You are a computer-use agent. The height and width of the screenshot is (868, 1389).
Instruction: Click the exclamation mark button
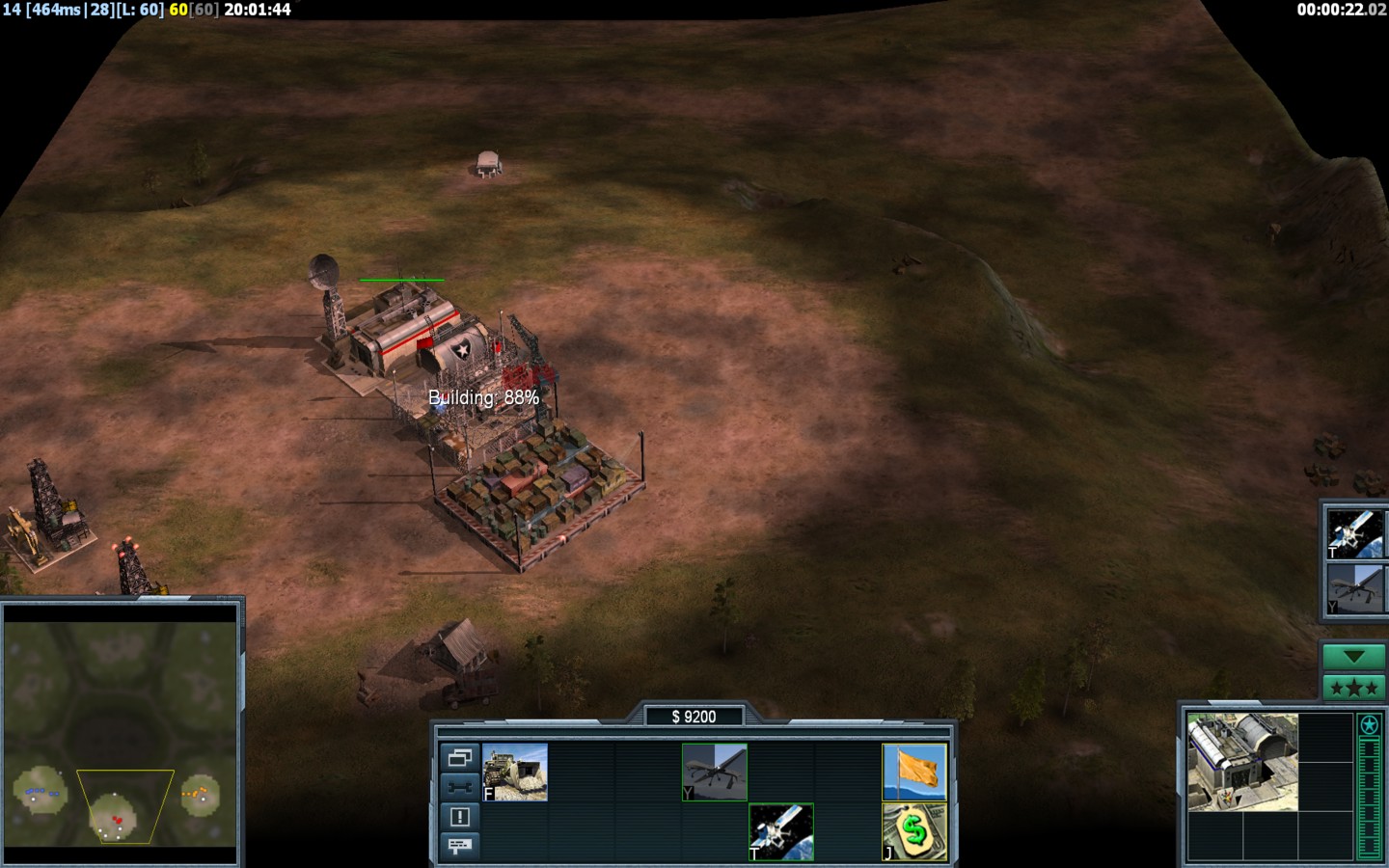[459, 817]
